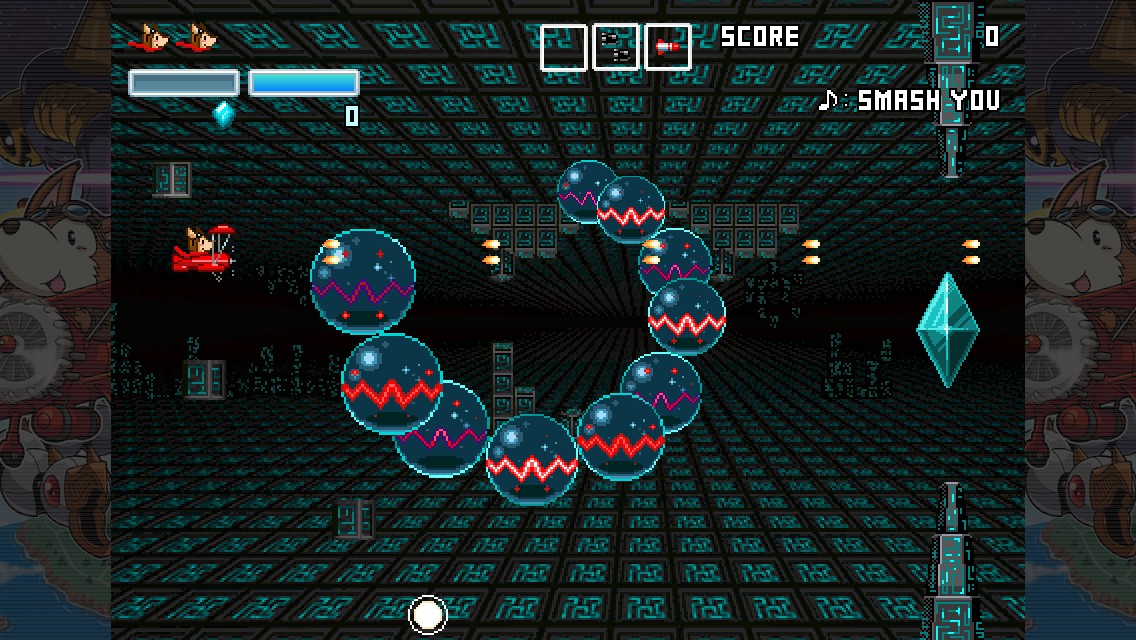Select the twin bullets weapon slot
This screenshot has width=1136, height=640.
(615, 47)
